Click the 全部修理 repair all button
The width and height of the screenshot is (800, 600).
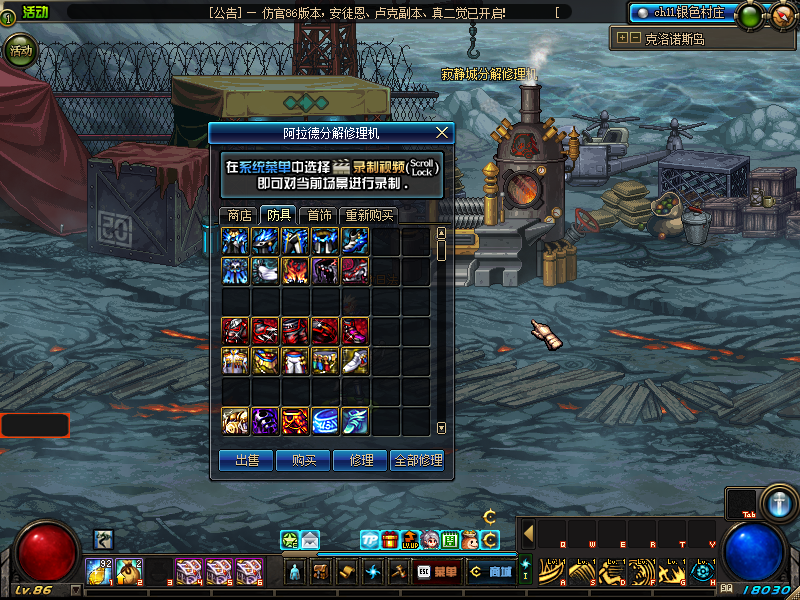418,460
